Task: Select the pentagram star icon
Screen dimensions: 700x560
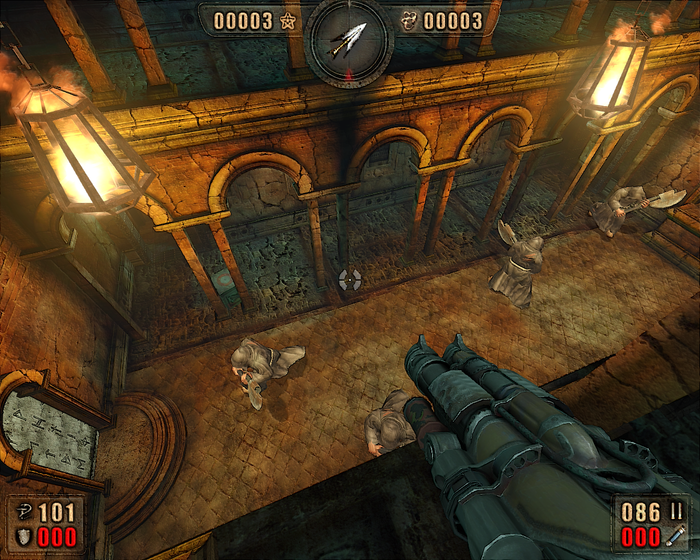Action: coord(288,20)
